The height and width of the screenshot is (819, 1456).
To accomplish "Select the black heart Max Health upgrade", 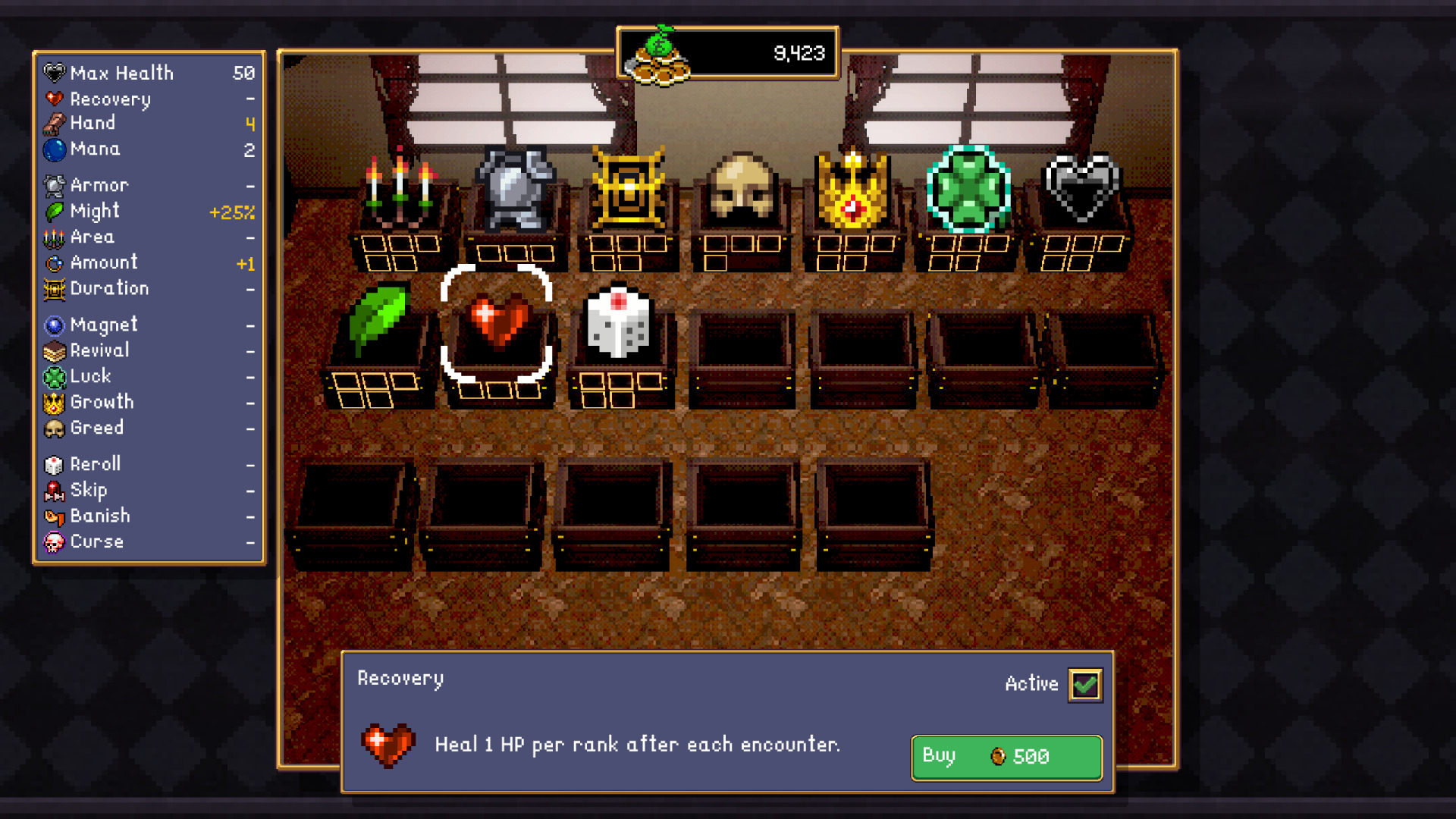I will point(1081,190).
